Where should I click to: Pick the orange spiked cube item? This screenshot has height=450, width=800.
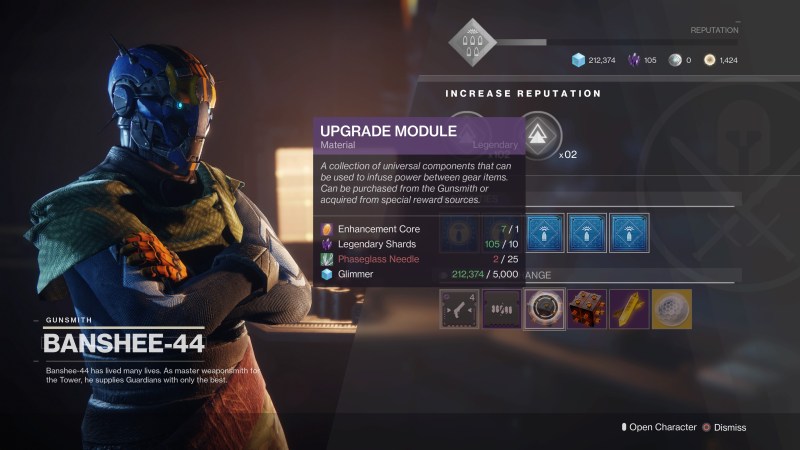coord(586,309)
